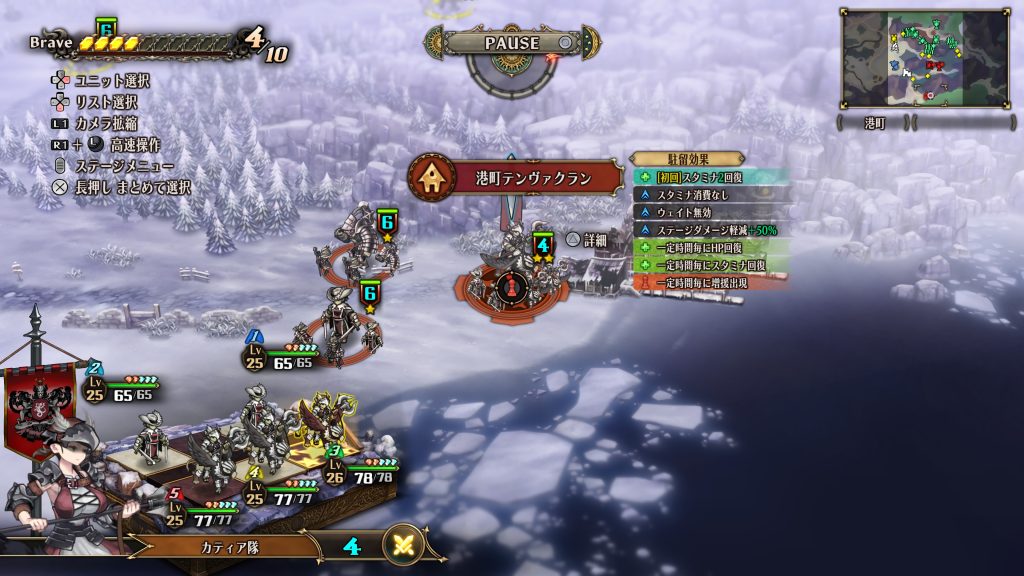The width and height of the screenshot is (1024, 576).
Task: Click the PAUSE button
Action: (x=512, y=43)
